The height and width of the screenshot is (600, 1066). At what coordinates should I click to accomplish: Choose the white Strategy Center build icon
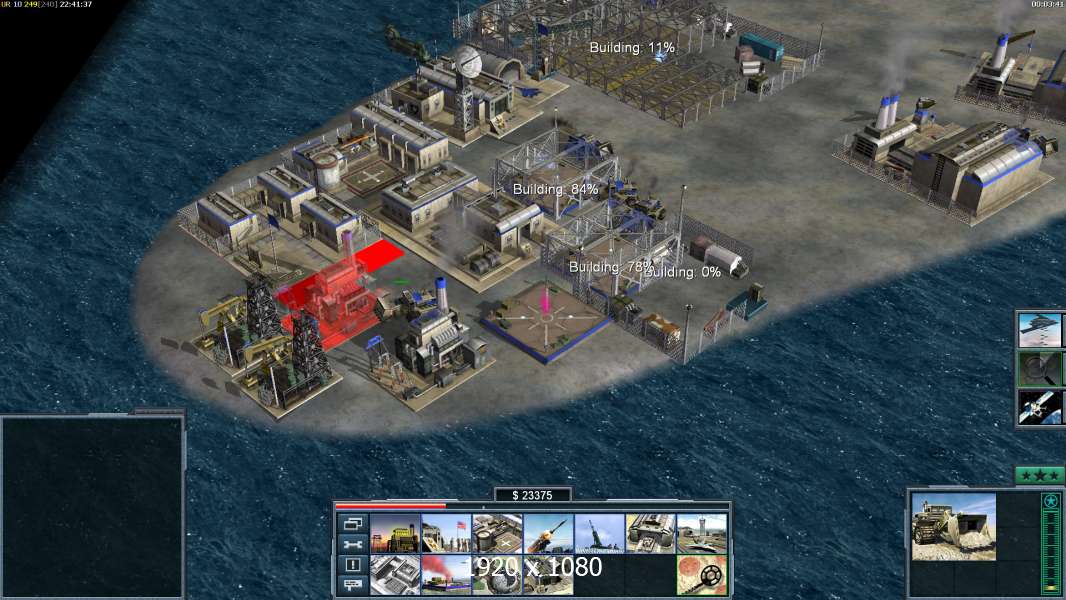(395, 575)
